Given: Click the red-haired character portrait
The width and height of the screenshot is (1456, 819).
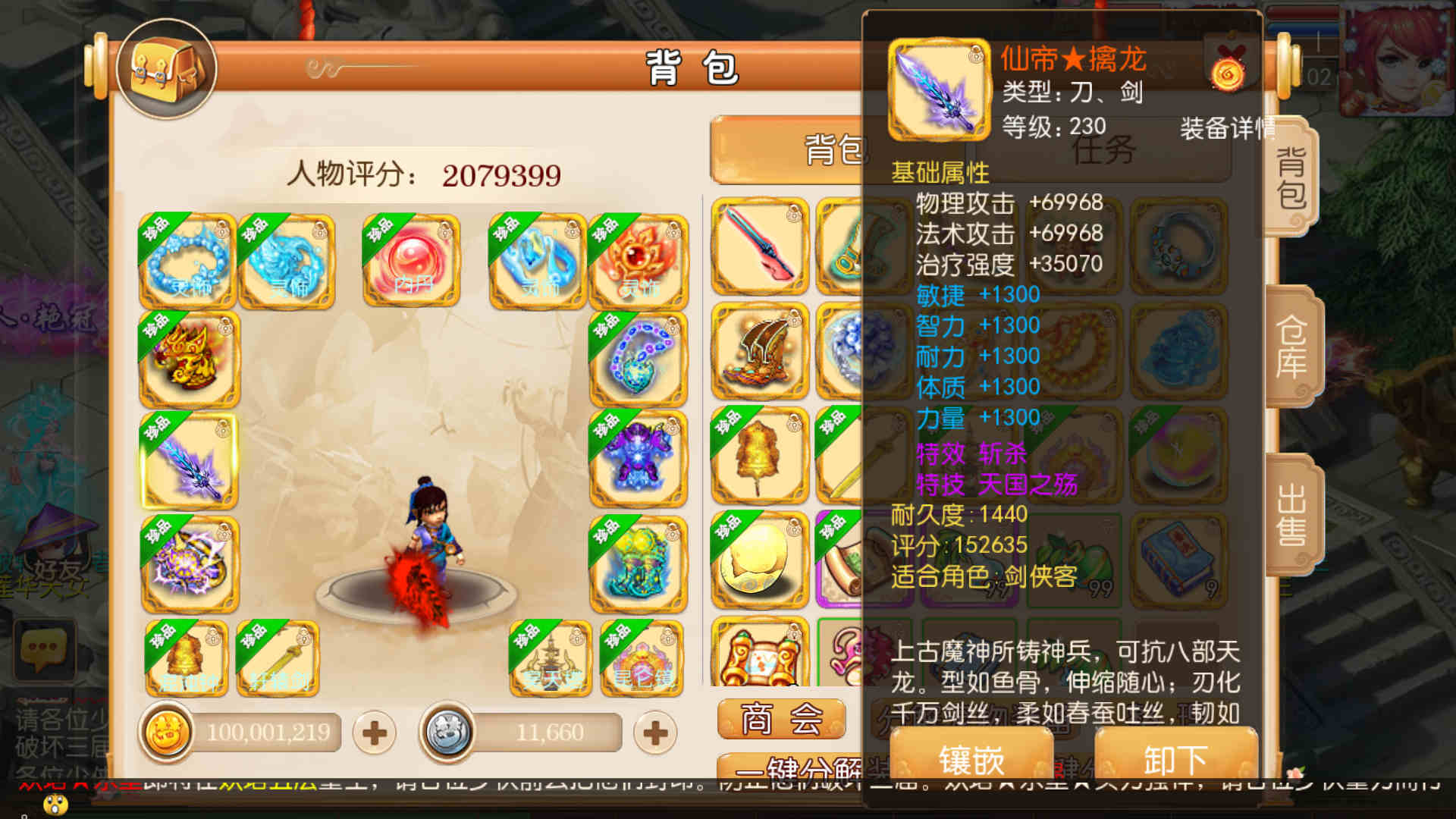Looking at the screenshot, I should click(1397, 57).
